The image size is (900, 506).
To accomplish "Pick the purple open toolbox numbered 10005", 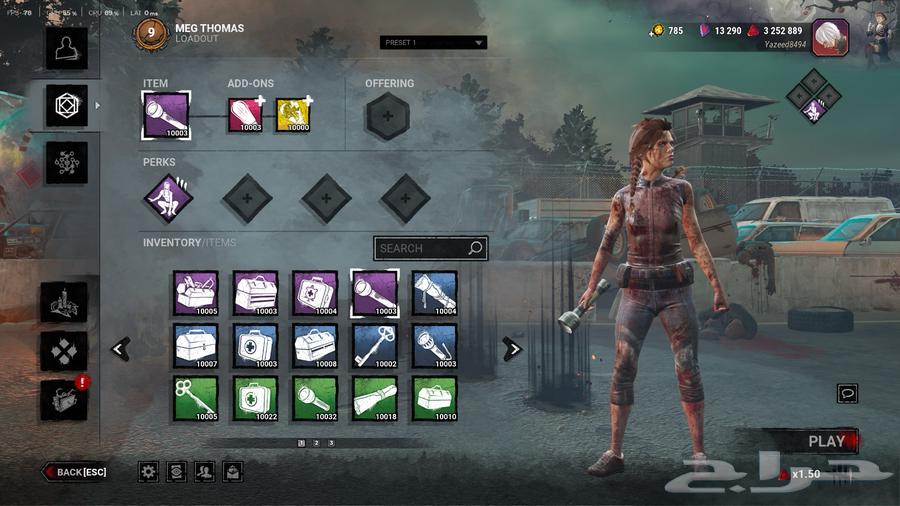I will click(x=195, y=293).
